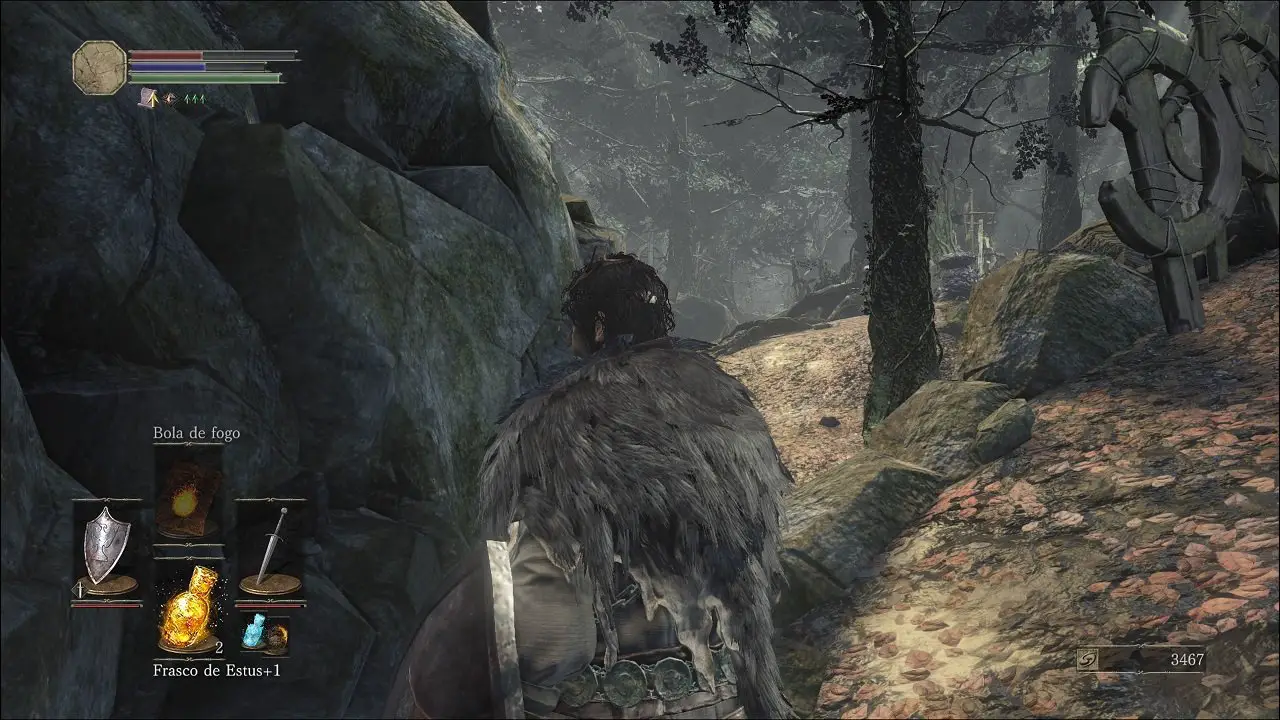
Task: Select the blue ashen flask icon
Action: (x=254, y=632)
